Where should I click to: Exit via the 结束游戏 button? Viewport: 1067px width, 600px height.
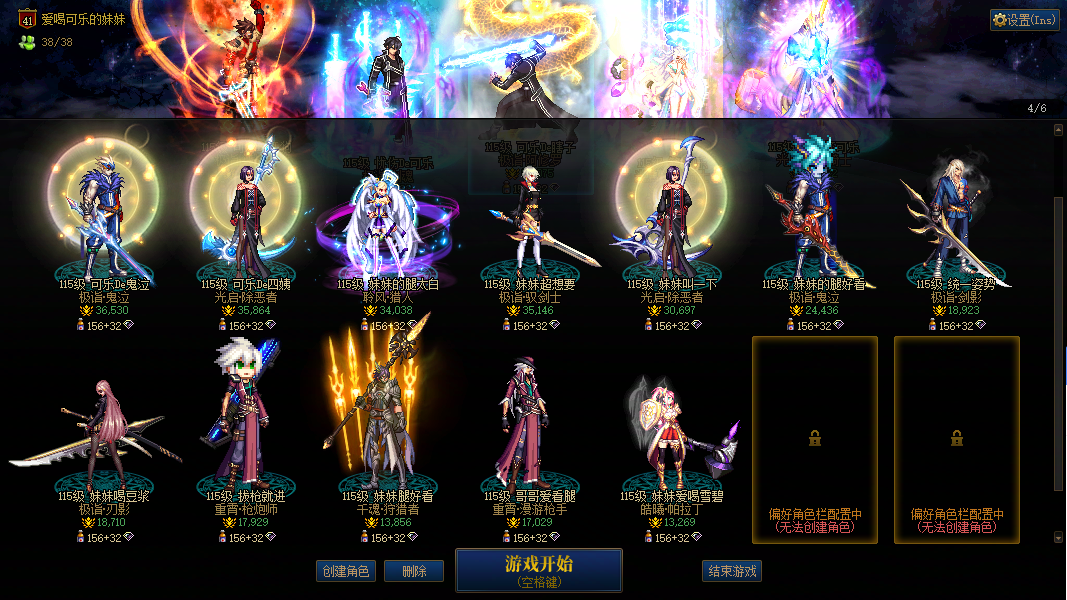point(732,571)
